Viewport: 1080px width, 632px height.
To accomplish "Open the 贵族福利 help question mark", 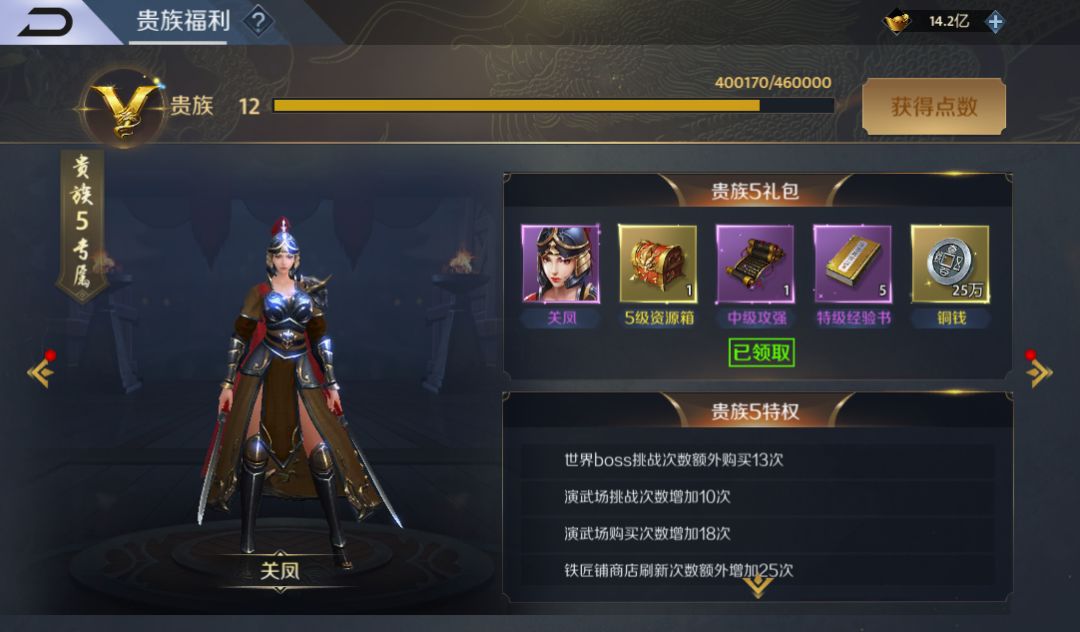I will tap(258, 21).
